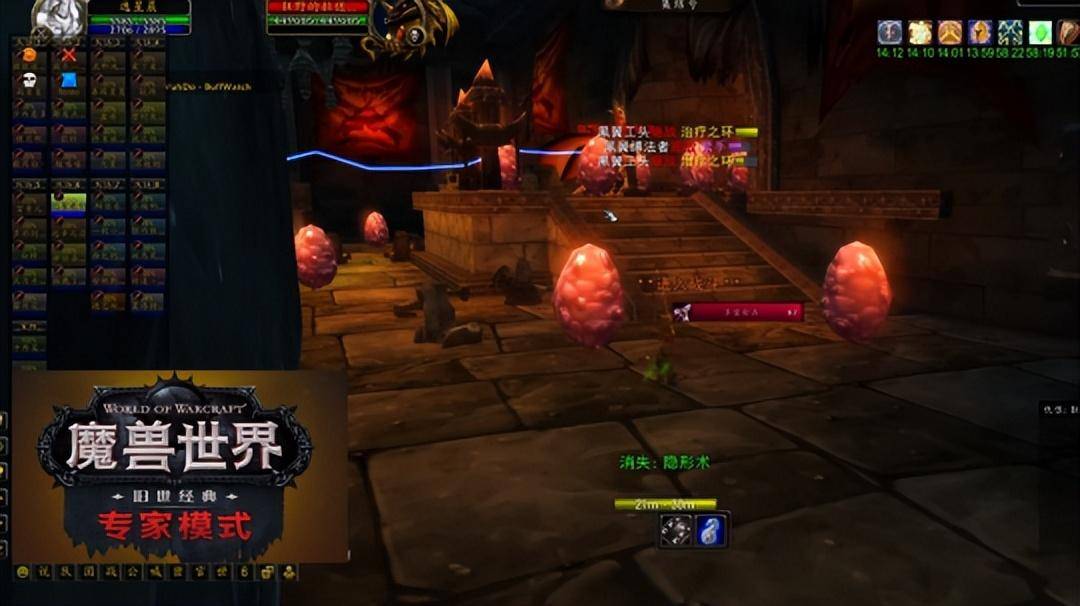
Task: Click the orange chevron buff icon
Action: click(950, 32)
